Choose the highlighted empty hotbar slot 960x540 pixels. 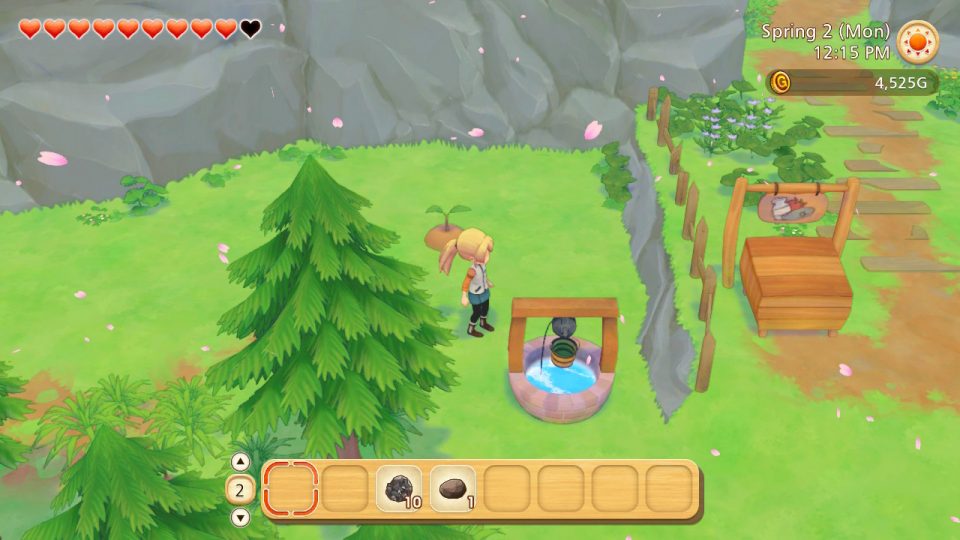[x=292, y=489]
